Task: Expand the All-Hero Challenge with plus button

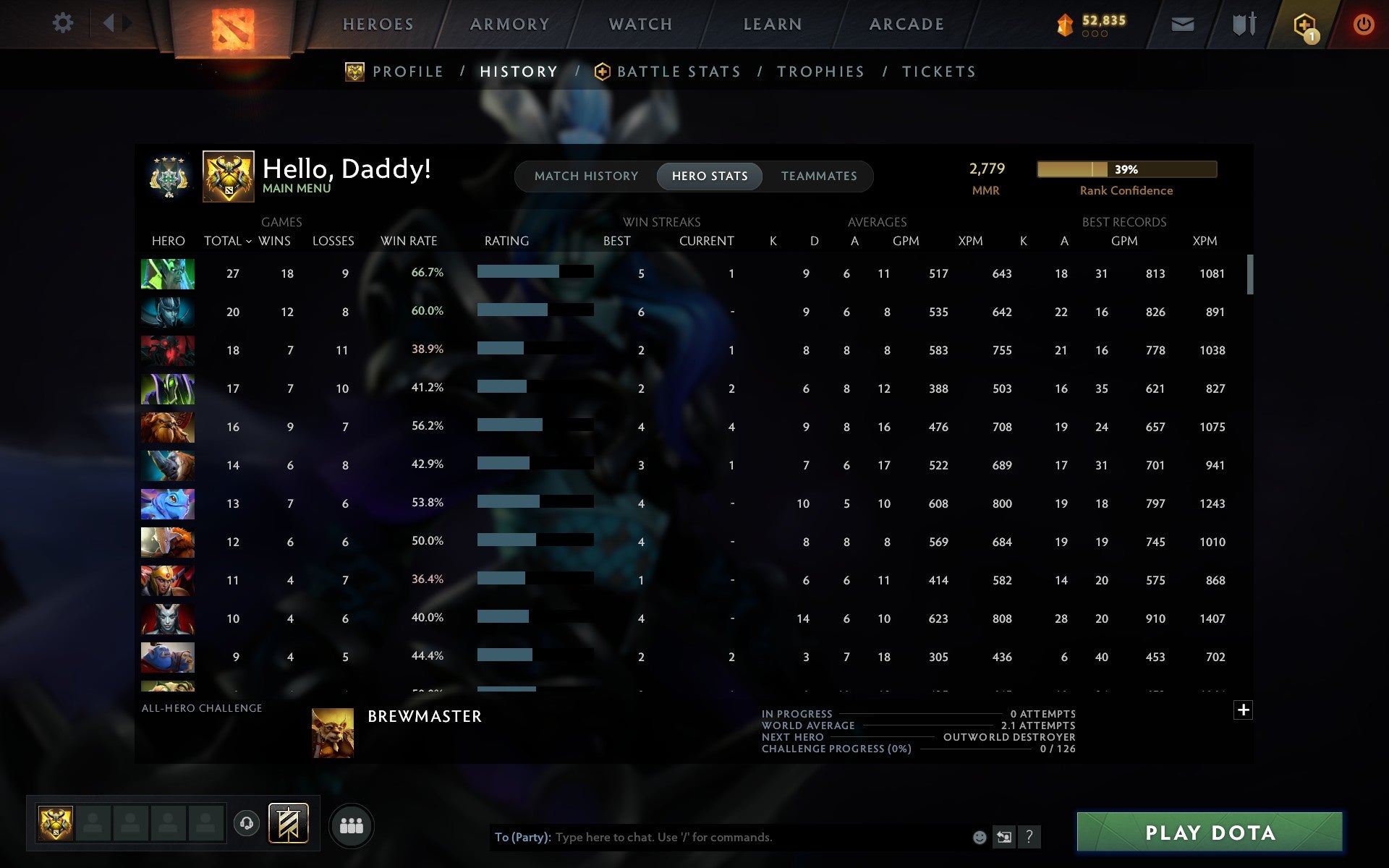Action: [1244, 710]
